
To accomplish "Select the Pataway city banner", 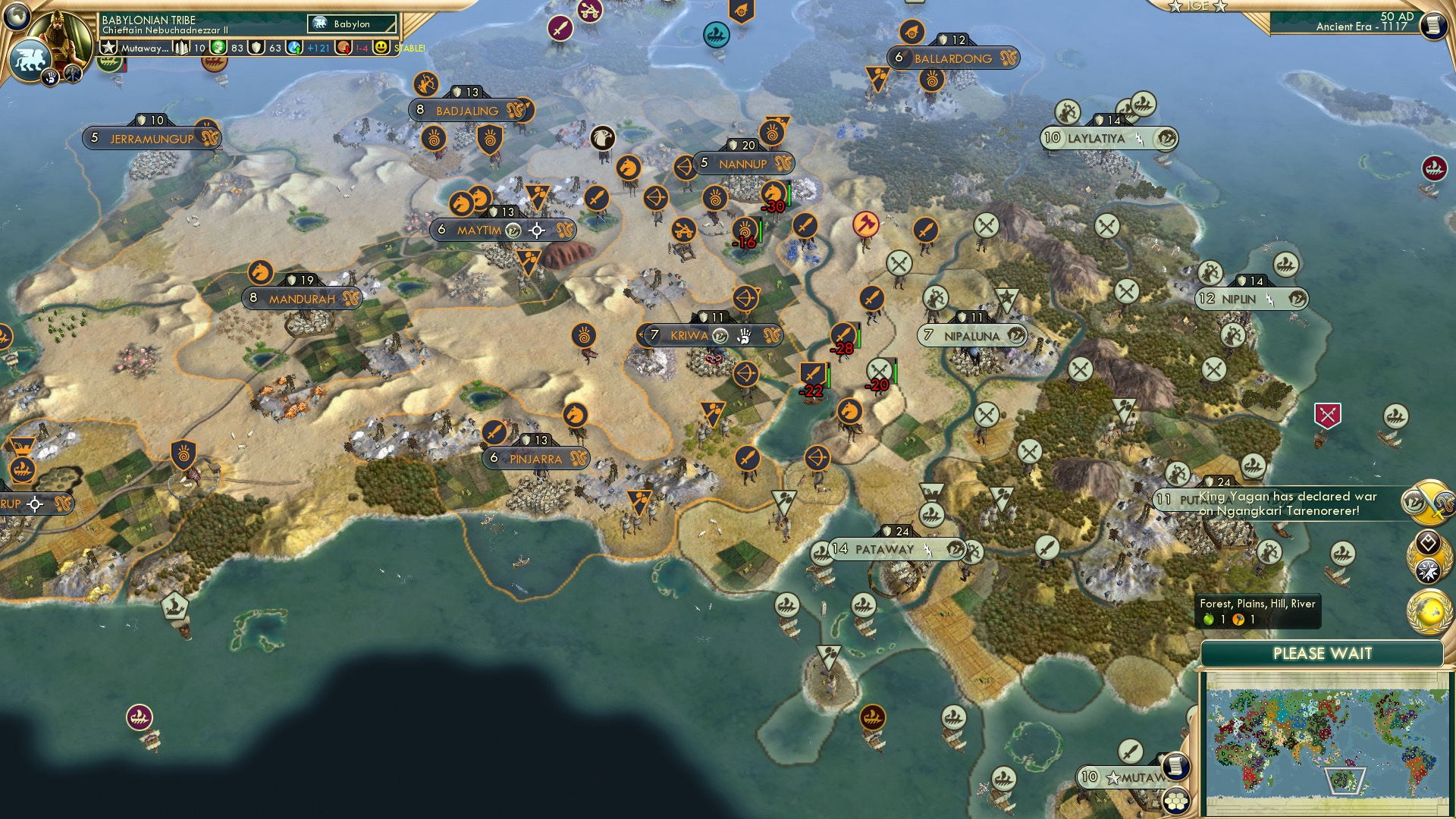I will pyautogui.click(x=884, y=550).
